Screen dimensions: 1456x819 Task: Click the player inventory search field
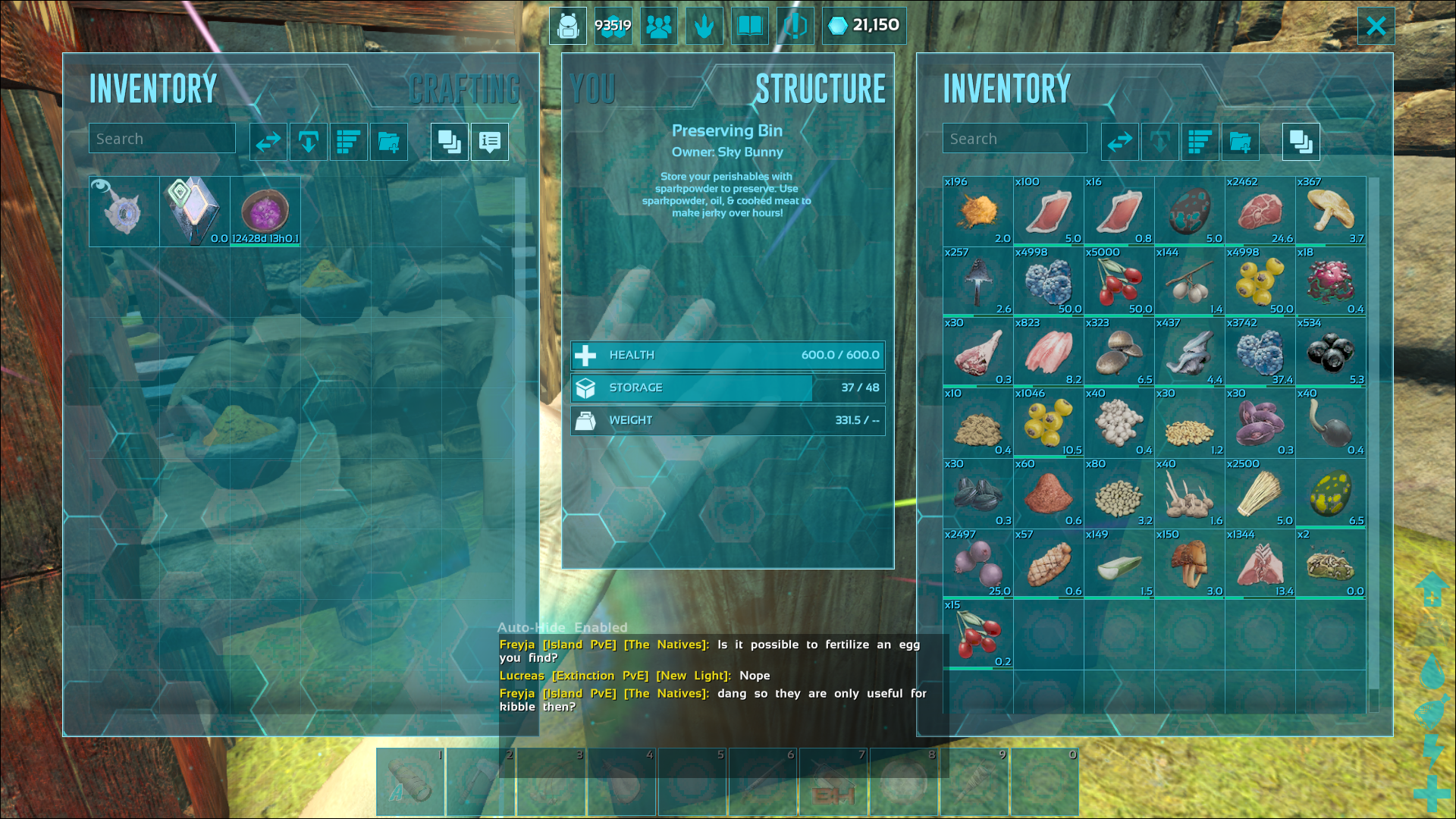162,139
